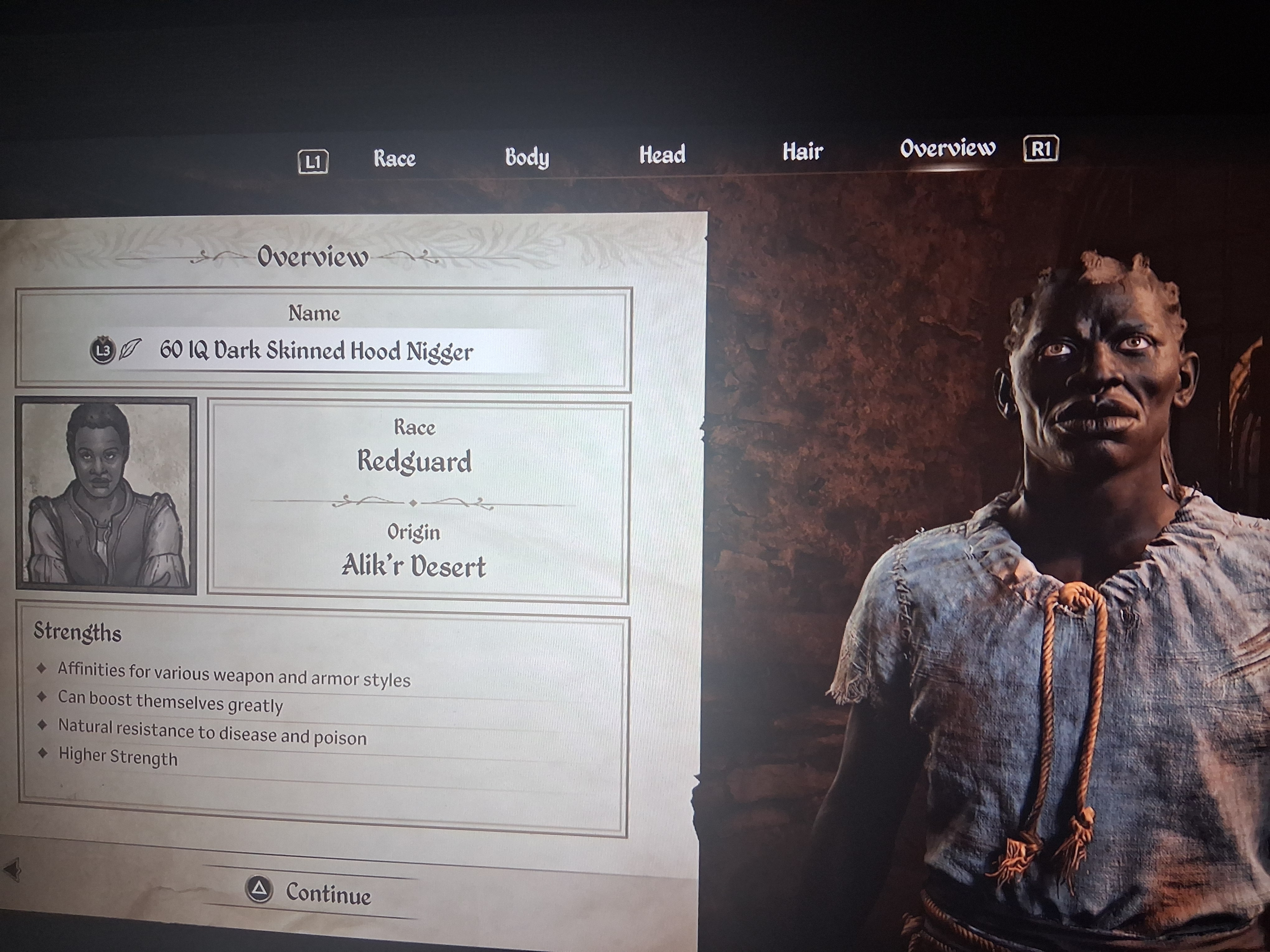Screen dimensions: 1270x952
Task: Go to the Head tab
Action: (x=662, y=154)
